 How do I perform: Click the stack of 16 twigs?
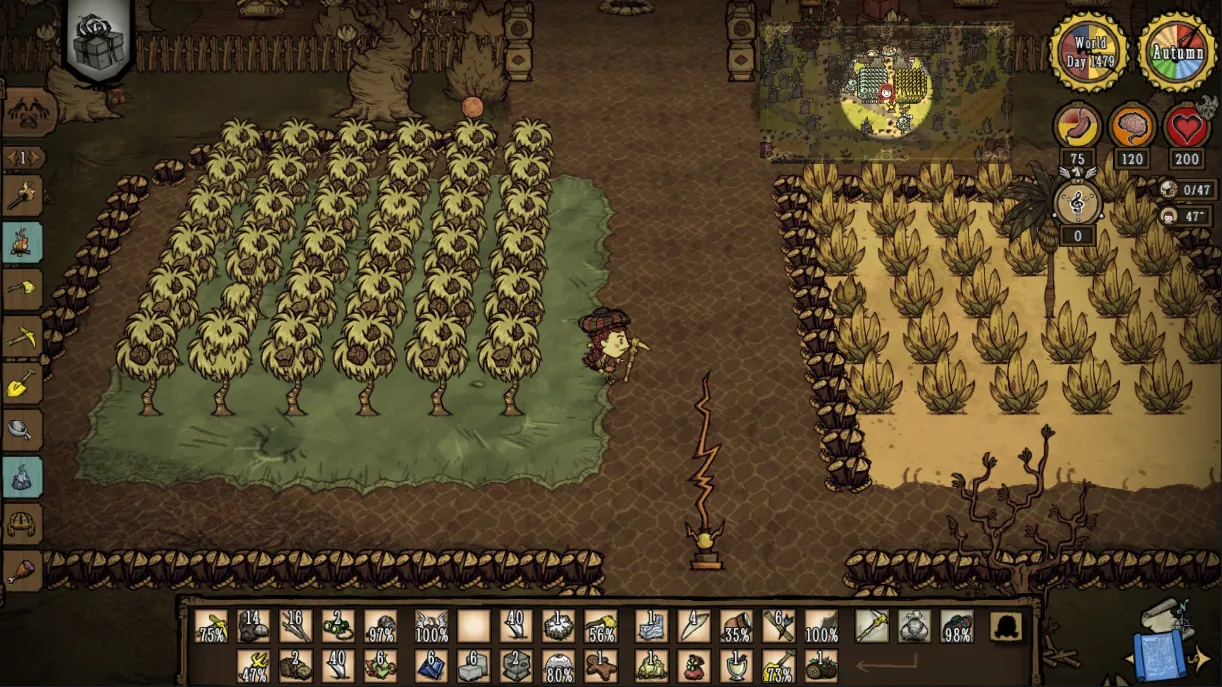tap(295, 626)
